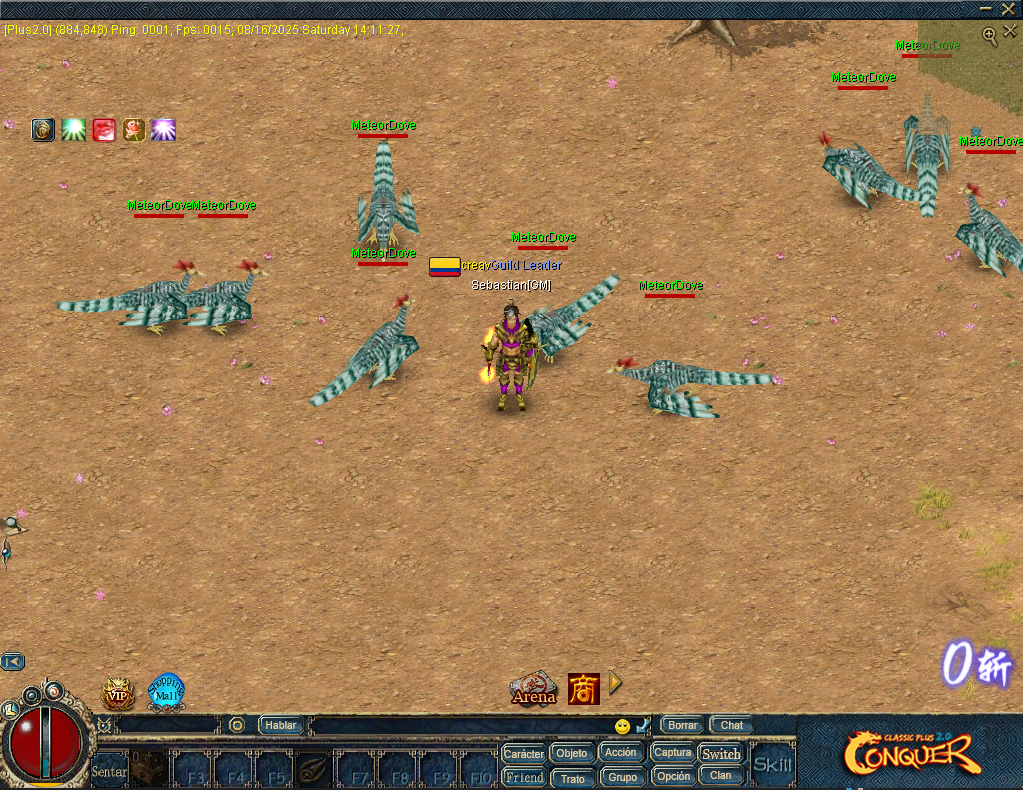This screenshot has width=1023, height=790.
Task: Click the Acción button
Action: [x=621, y=753]
